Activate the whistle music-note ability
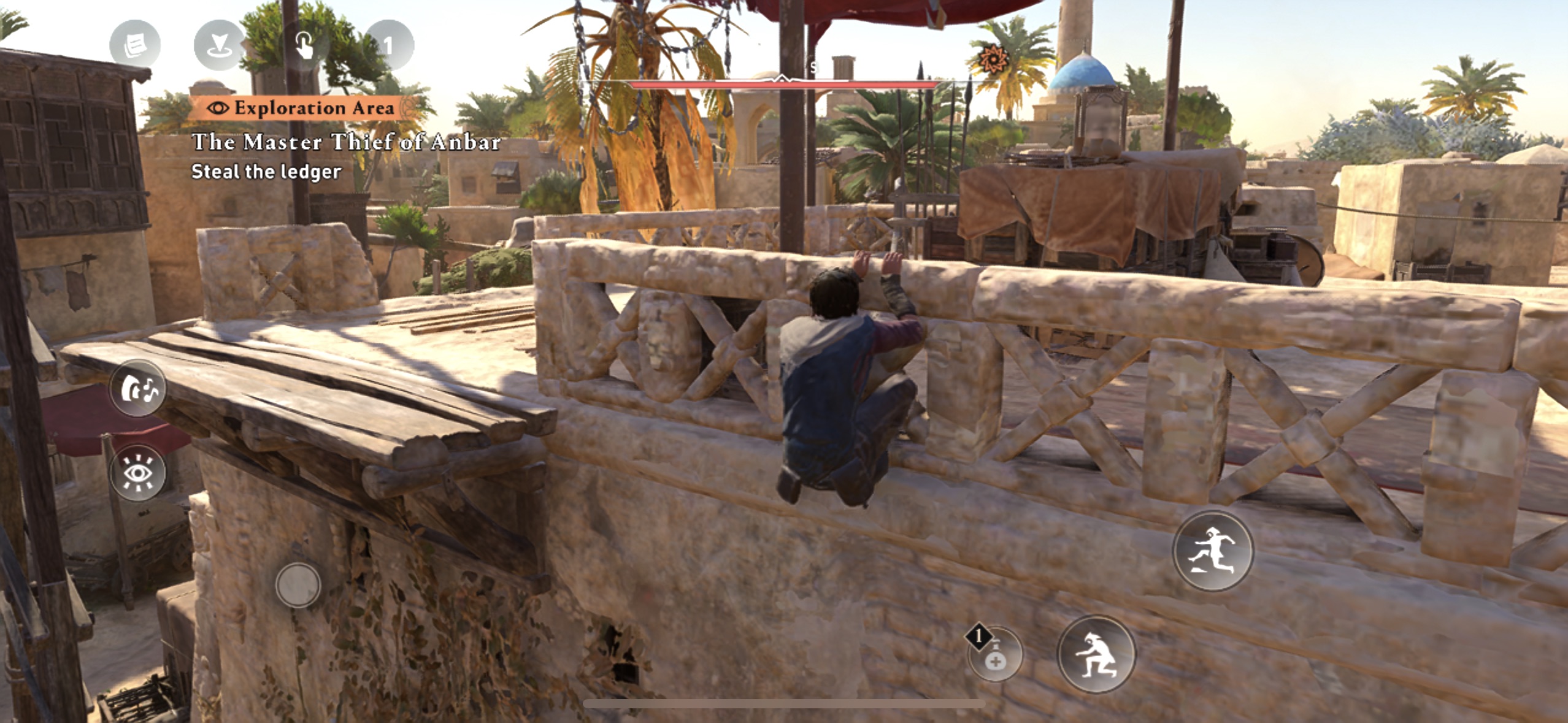1568x723 pixels. click(138, 389)
